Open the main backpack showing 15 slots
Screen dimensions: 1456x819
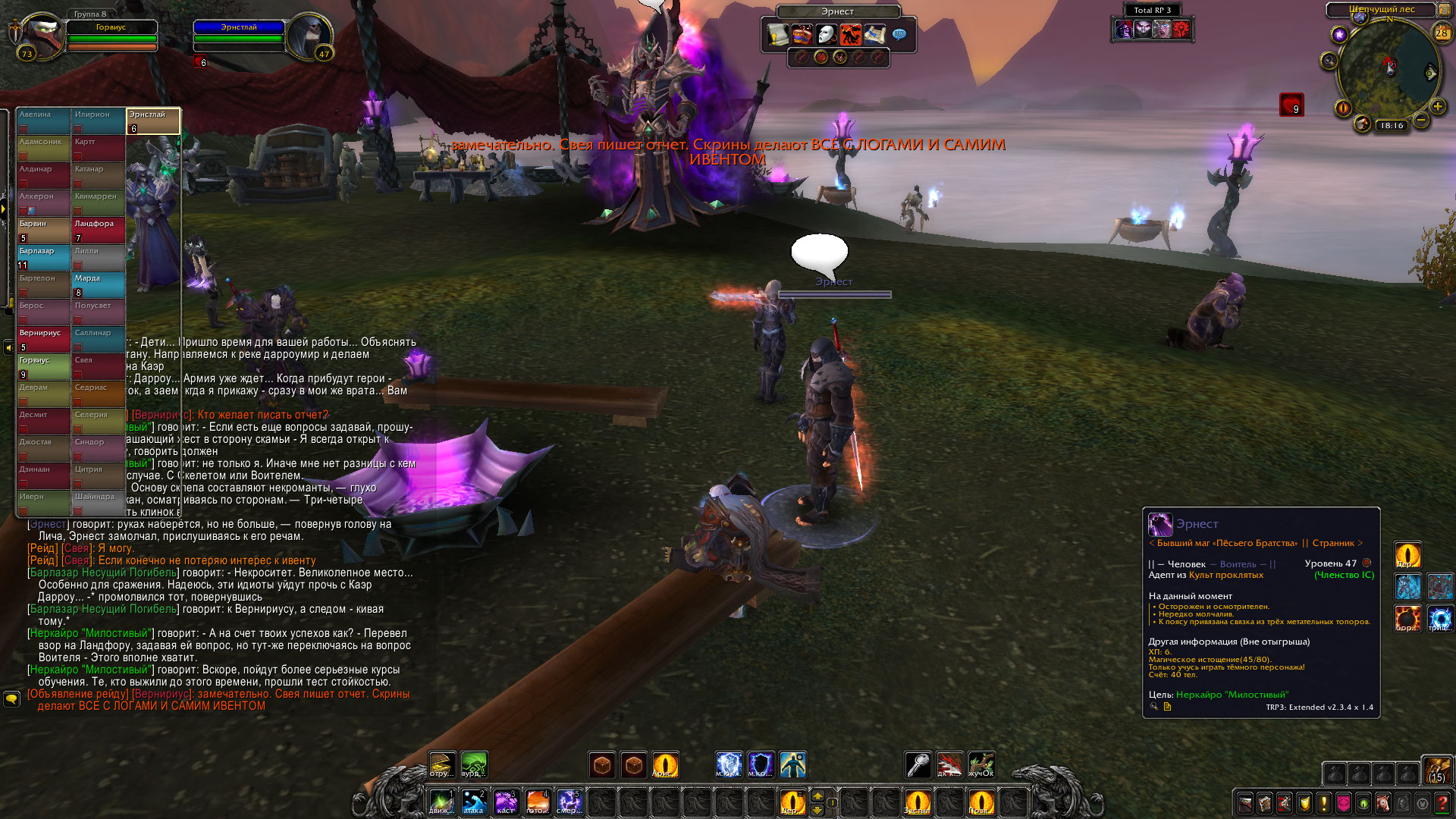[x=1436, y=770]
